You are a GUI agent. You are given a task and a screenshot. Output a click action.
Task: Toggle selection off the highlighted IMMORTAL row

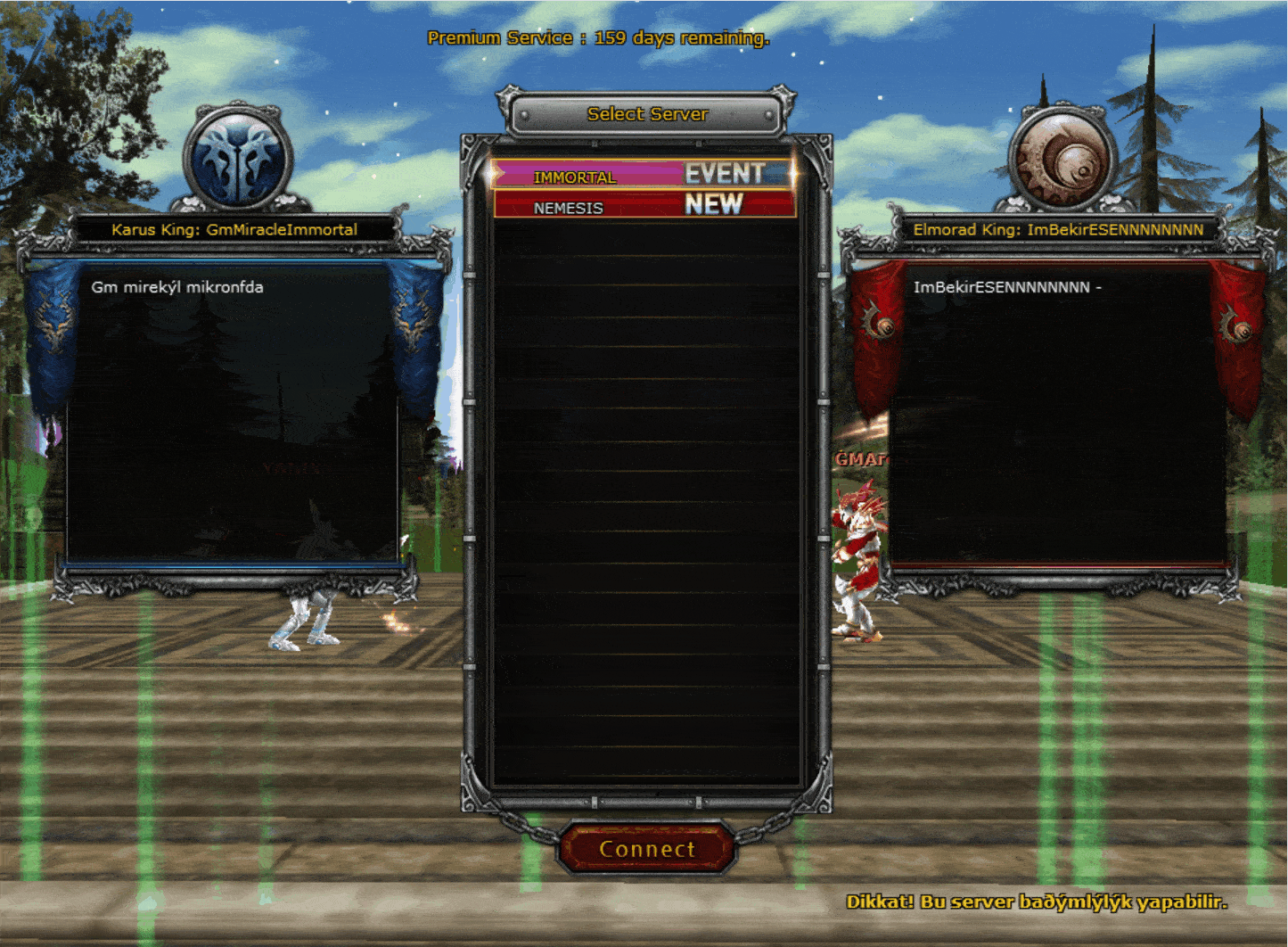tap(575, 177)
